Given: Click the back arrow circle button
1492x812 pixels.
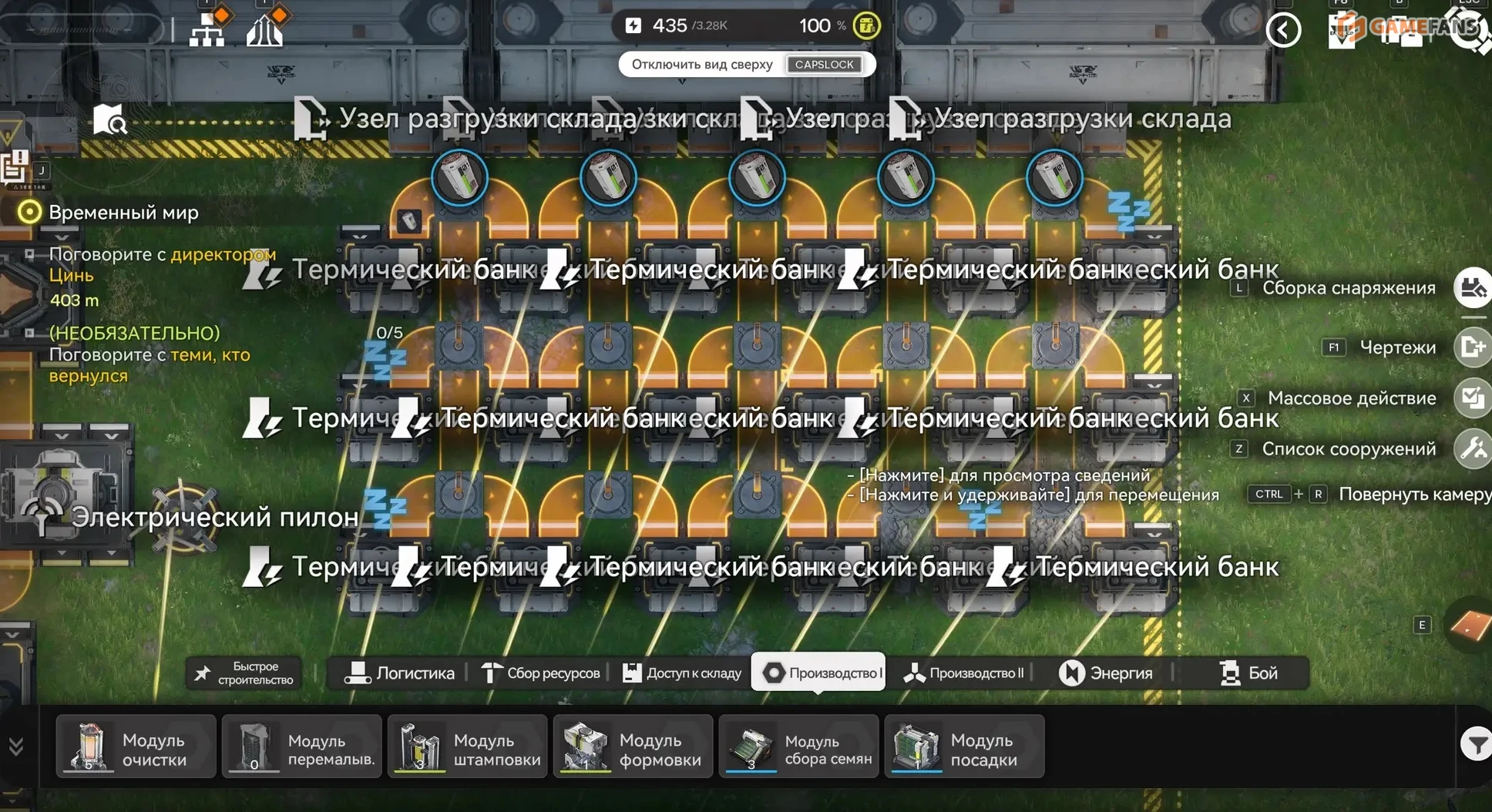Looking at the screenshot, I should [x=1283, y=31].
